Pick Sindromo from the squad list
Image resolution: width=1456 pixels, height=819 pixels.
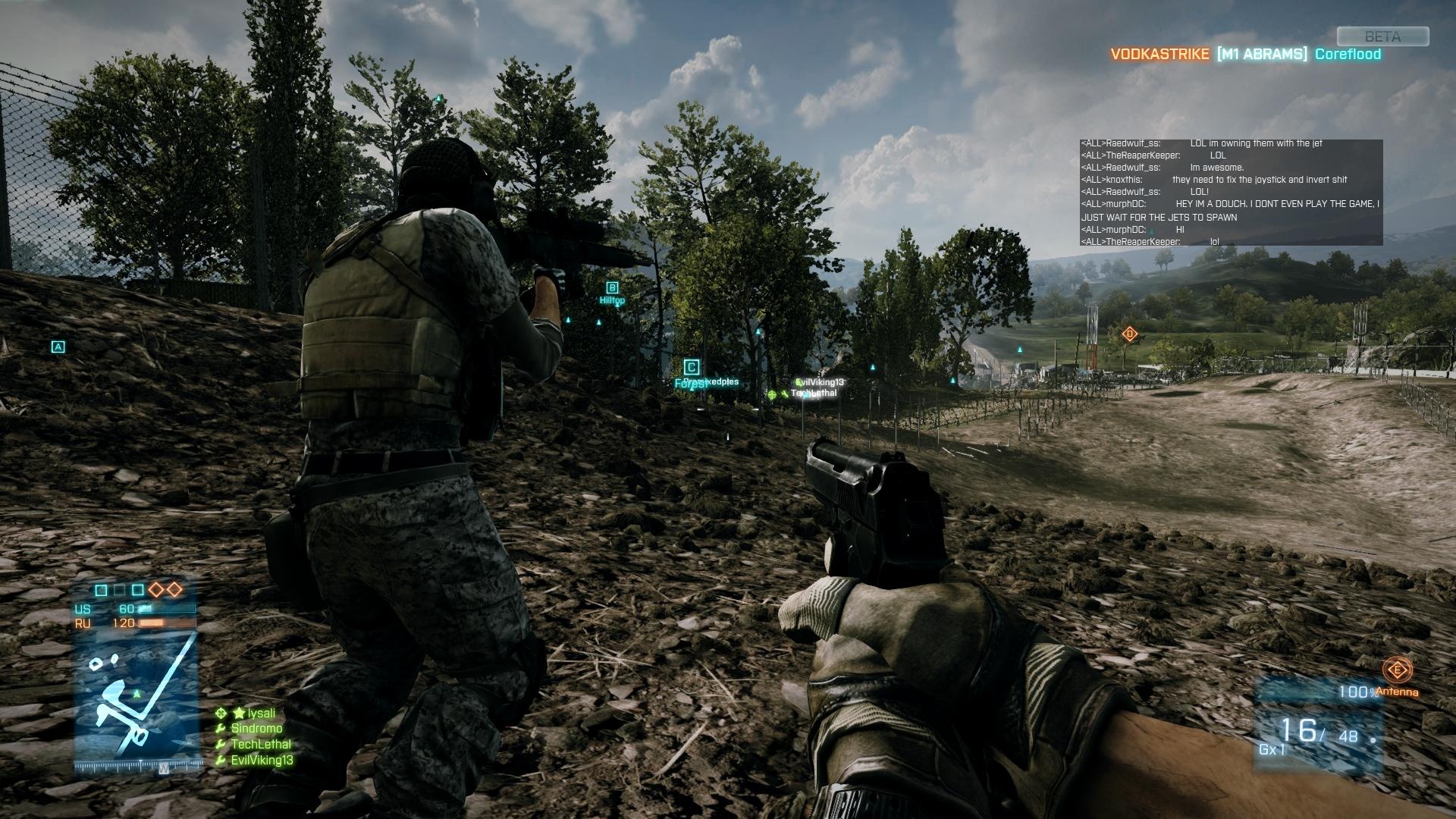point(256,729)
